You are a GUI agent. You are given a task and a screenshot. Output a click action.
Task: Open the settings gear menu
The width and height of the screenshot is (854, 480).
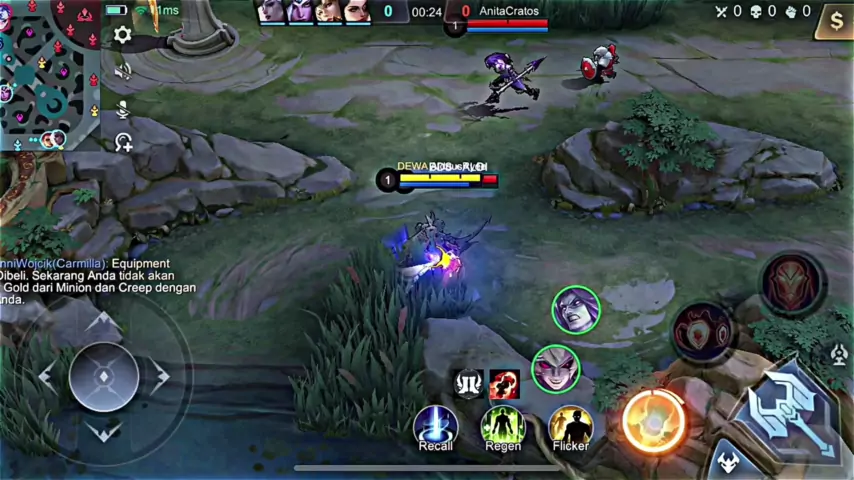pyautogui.click(x=123, y=35)
